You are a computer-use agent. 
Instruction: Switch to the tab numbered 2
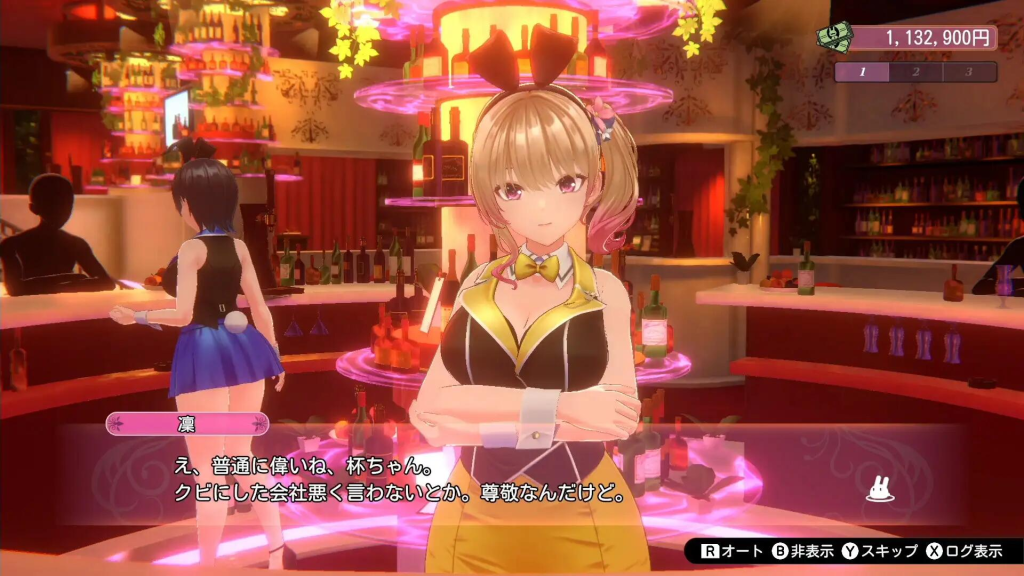[915, 72]
